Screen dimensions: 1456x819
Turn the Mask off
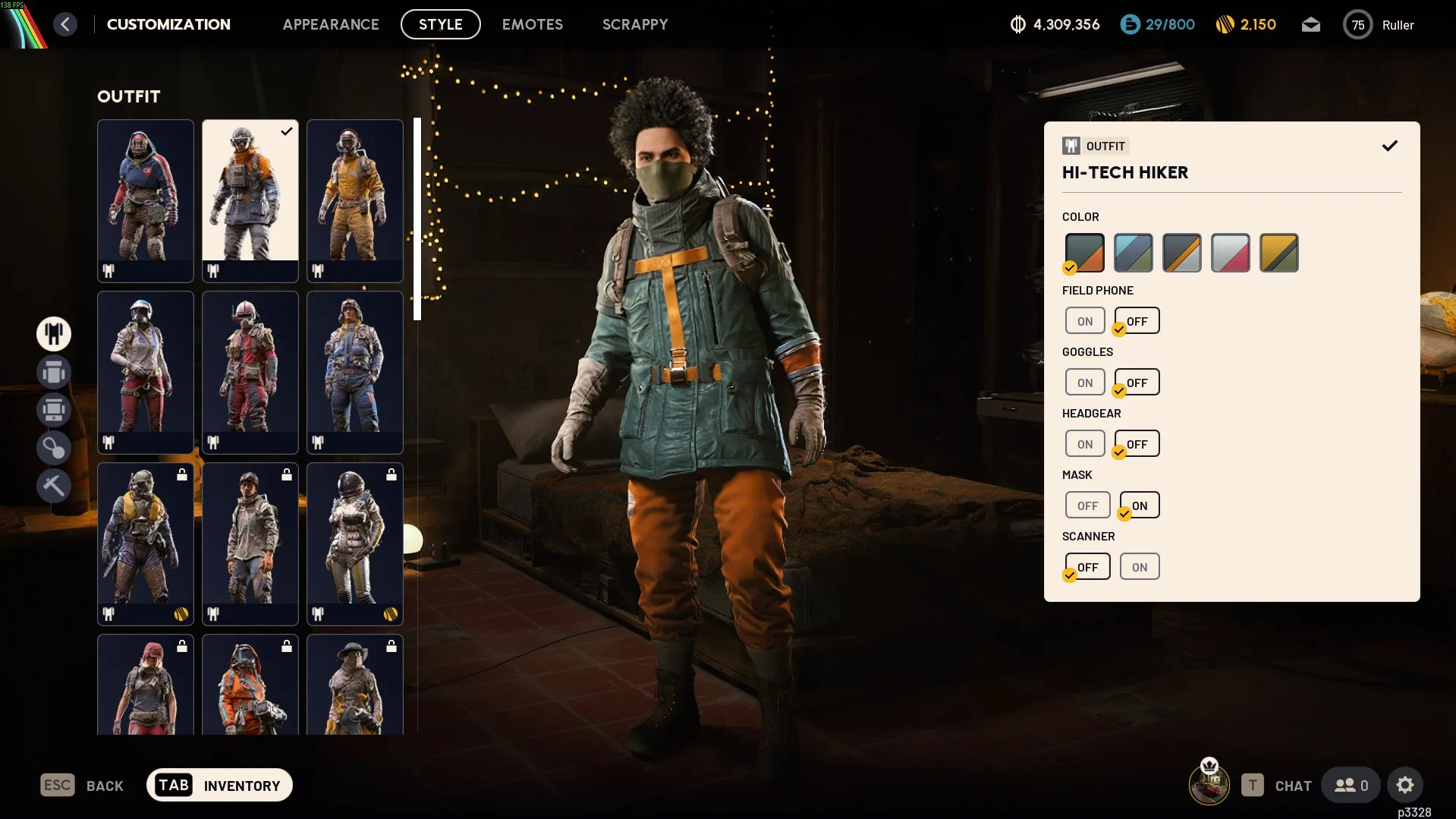tap(1087, 506)
